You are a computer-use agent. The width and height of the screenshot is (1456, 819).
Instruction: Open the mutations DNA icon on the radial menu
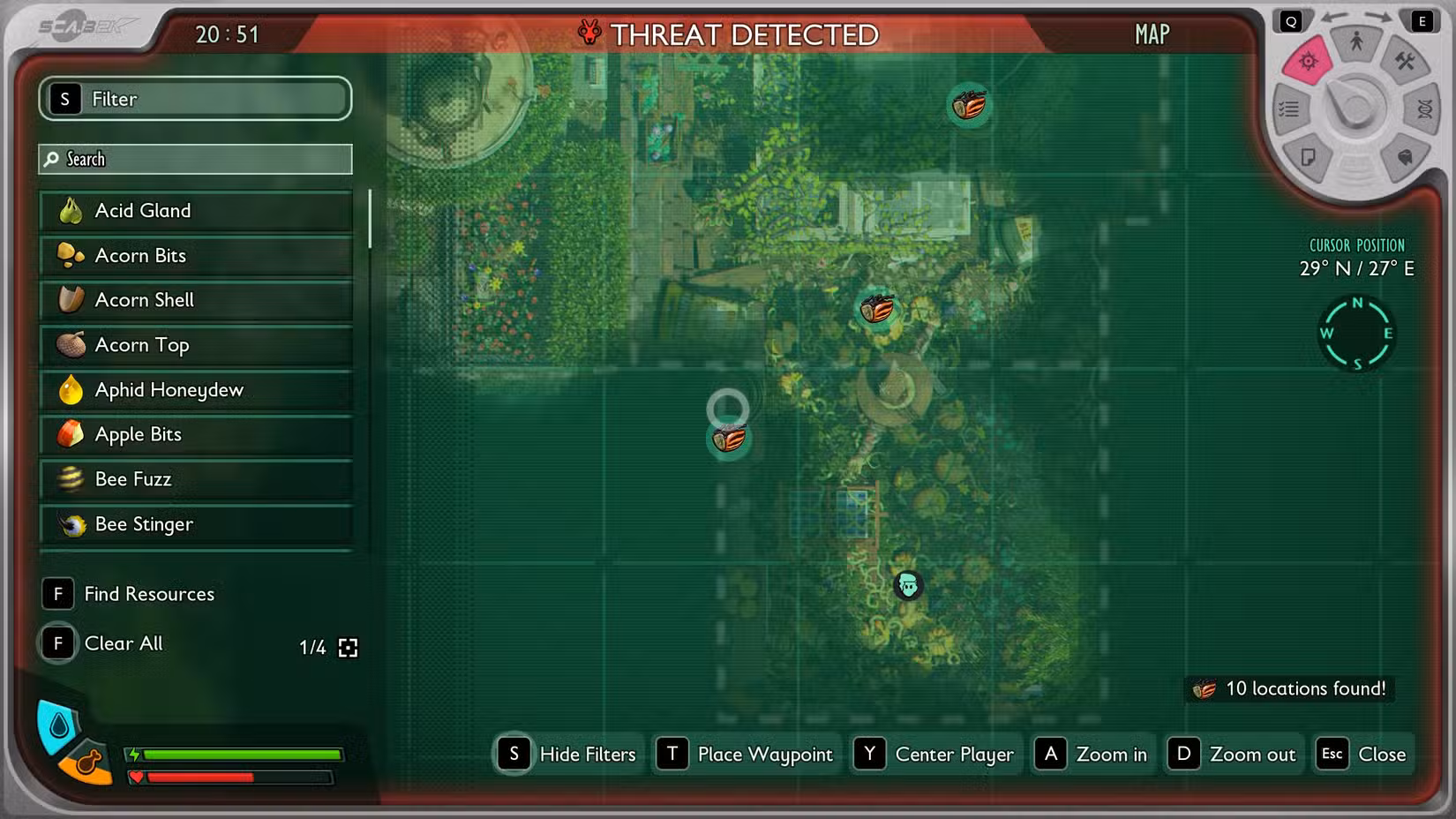(1424, 110)
